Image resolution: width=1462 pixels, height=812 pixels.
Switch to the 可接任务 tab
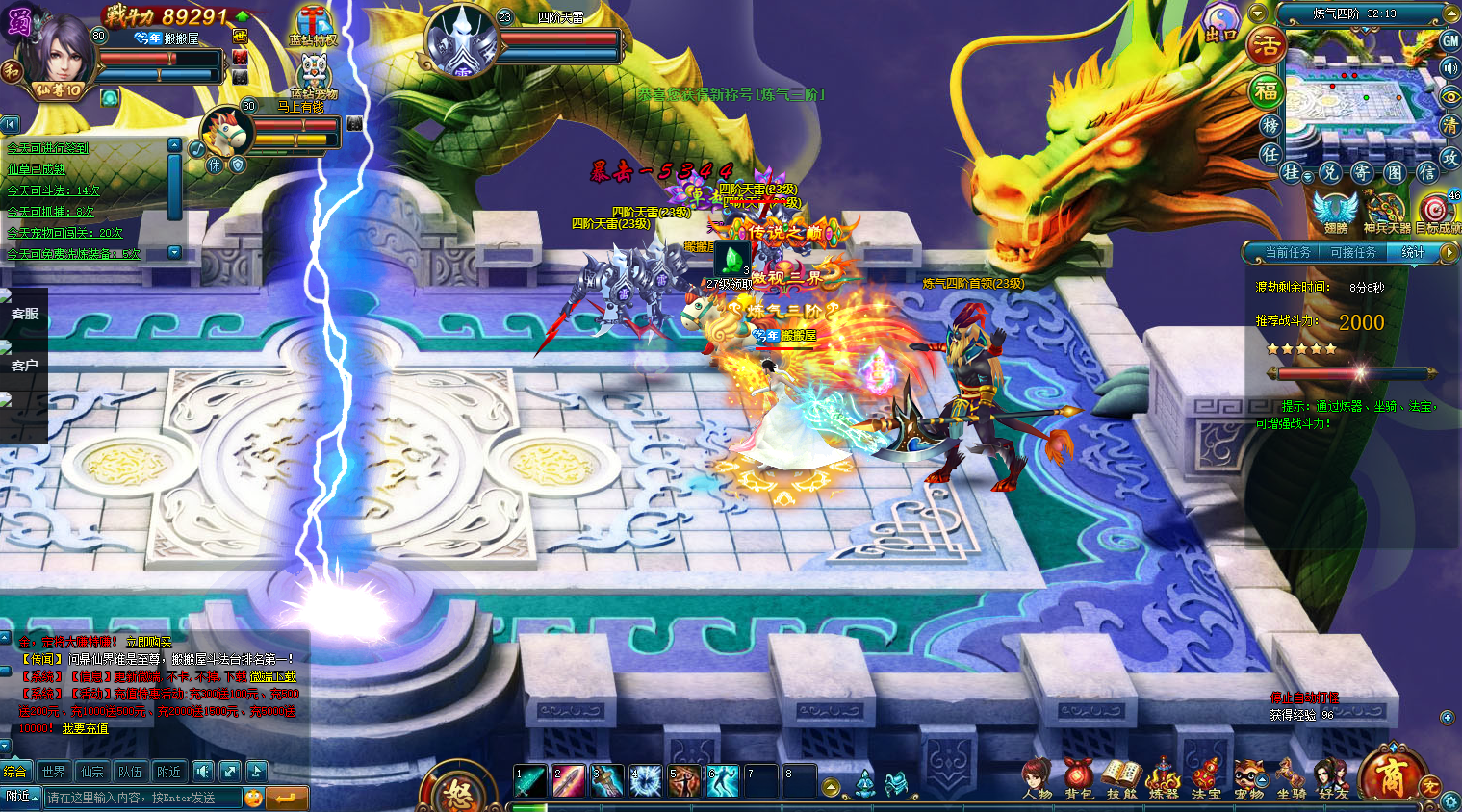pos(1353,252)
